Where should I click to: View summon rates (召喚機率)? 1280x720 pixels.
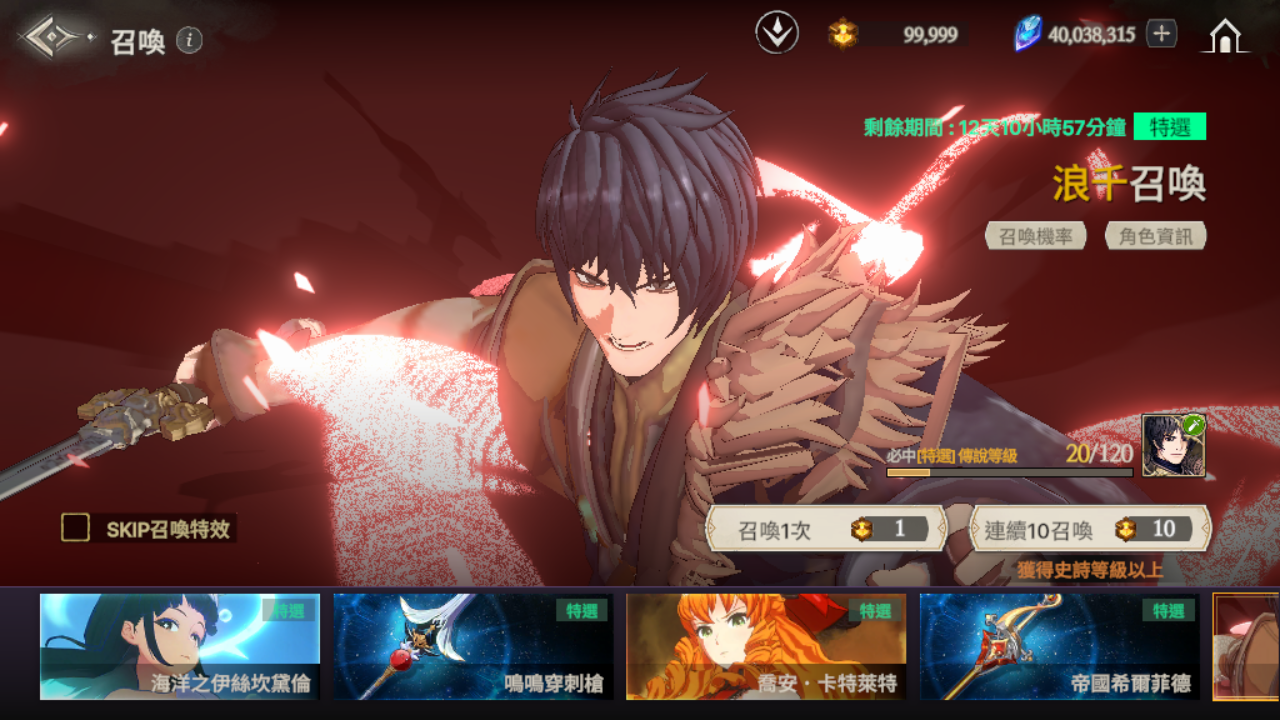tap(1036, 236)
